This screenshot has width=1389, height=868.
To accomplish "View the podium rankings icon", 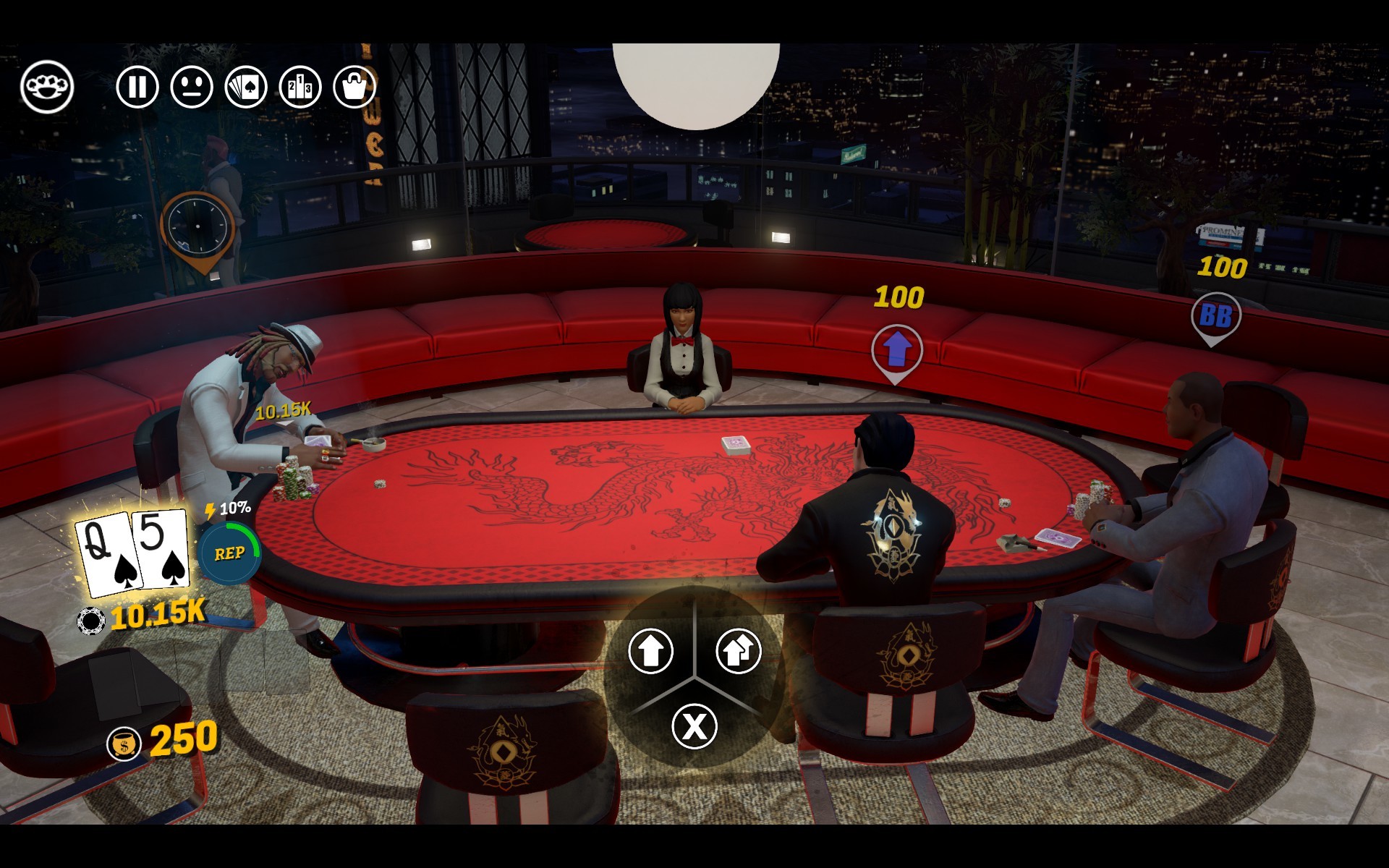I will pos(300,87).
